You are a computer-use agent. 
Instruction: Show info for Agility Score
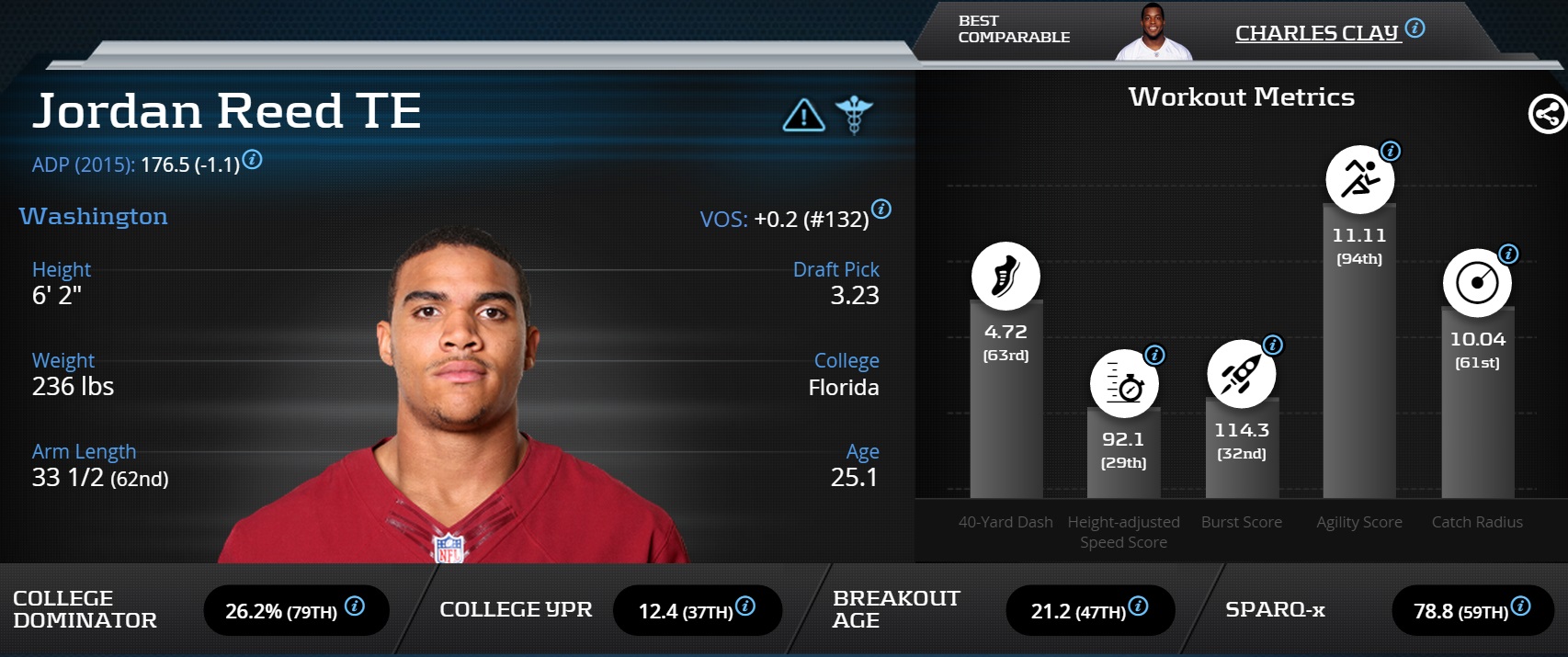tap(1391, 151)
